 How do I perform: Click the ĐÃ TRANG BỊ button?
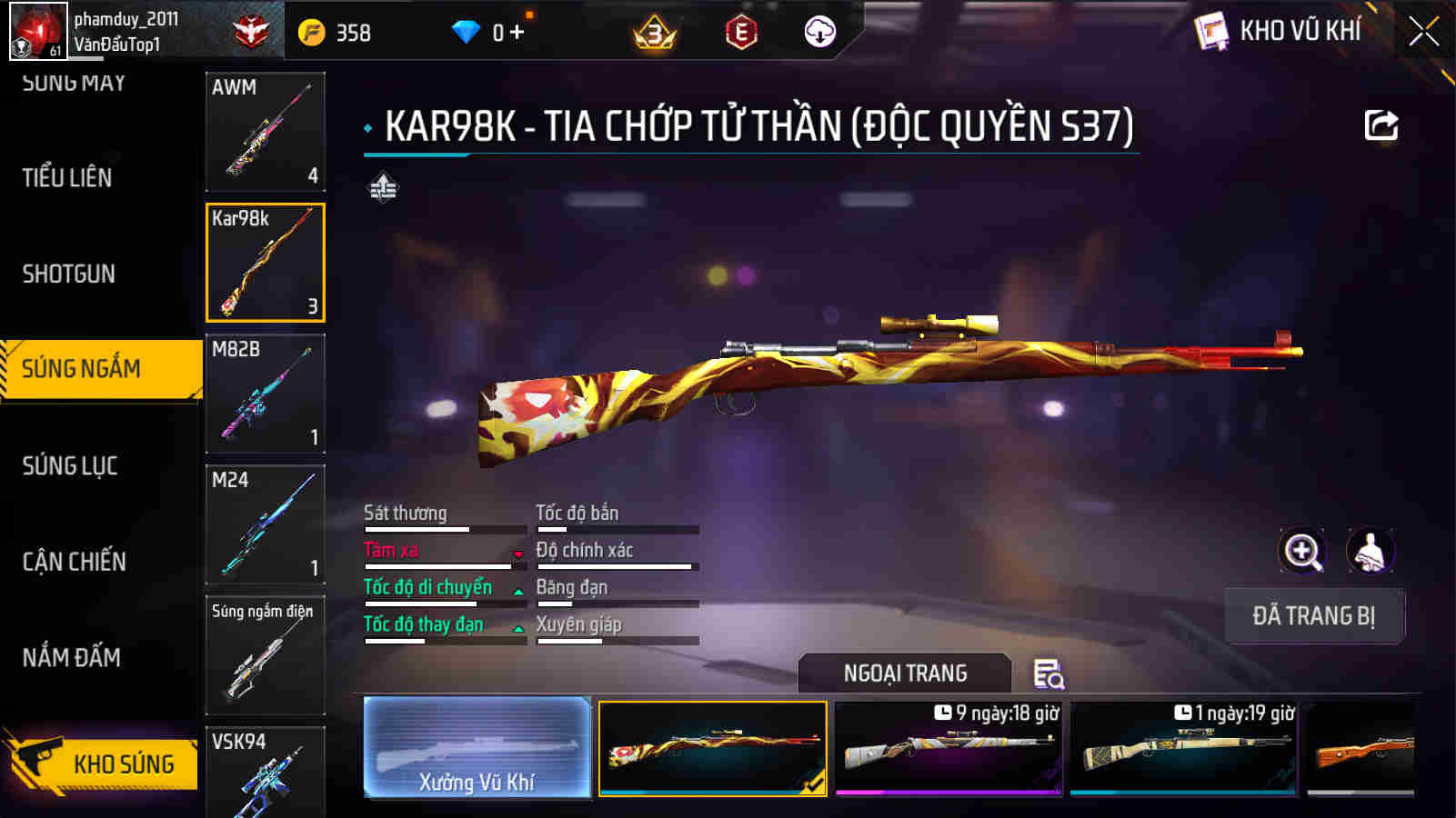tap(1314, 616)
